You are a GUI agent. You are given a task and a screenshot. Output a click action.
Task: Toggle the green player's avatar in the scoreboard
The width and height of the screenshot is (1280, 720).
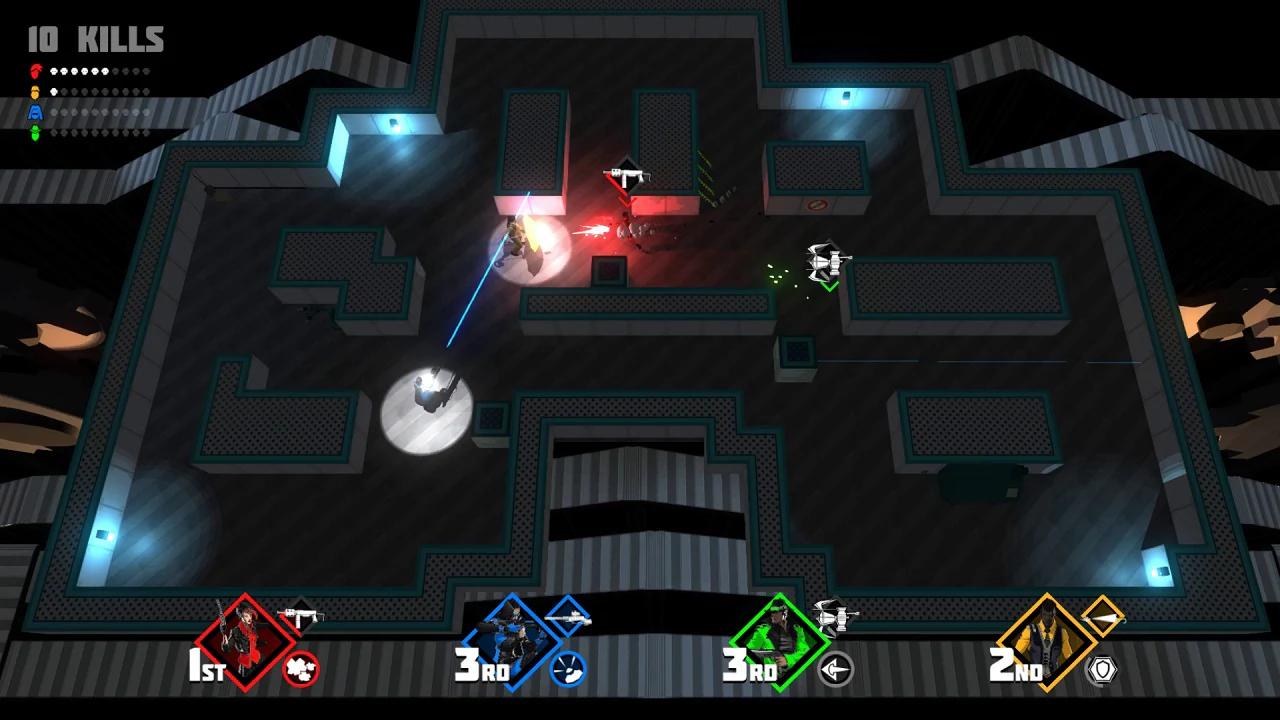(x=36, y=132)
